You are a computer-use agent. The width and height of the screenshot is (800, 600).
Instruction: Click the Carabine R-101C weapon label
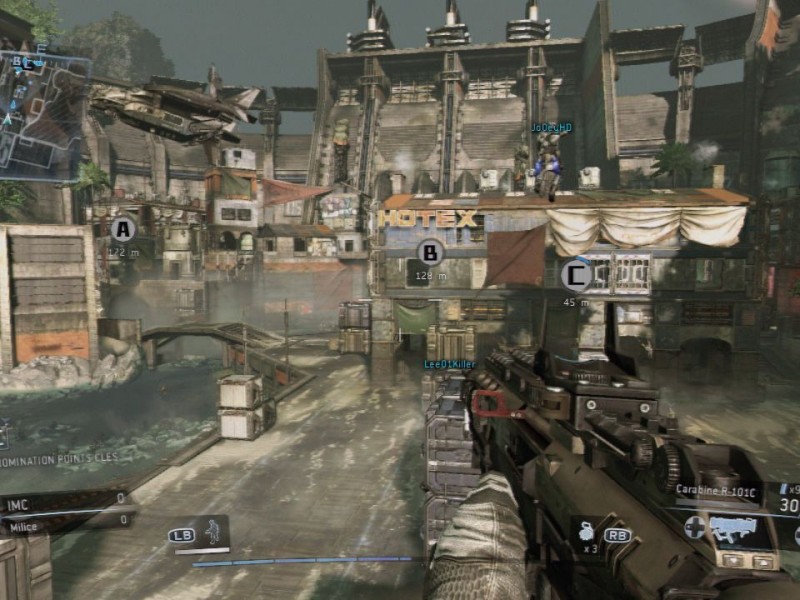click(714, 490)
